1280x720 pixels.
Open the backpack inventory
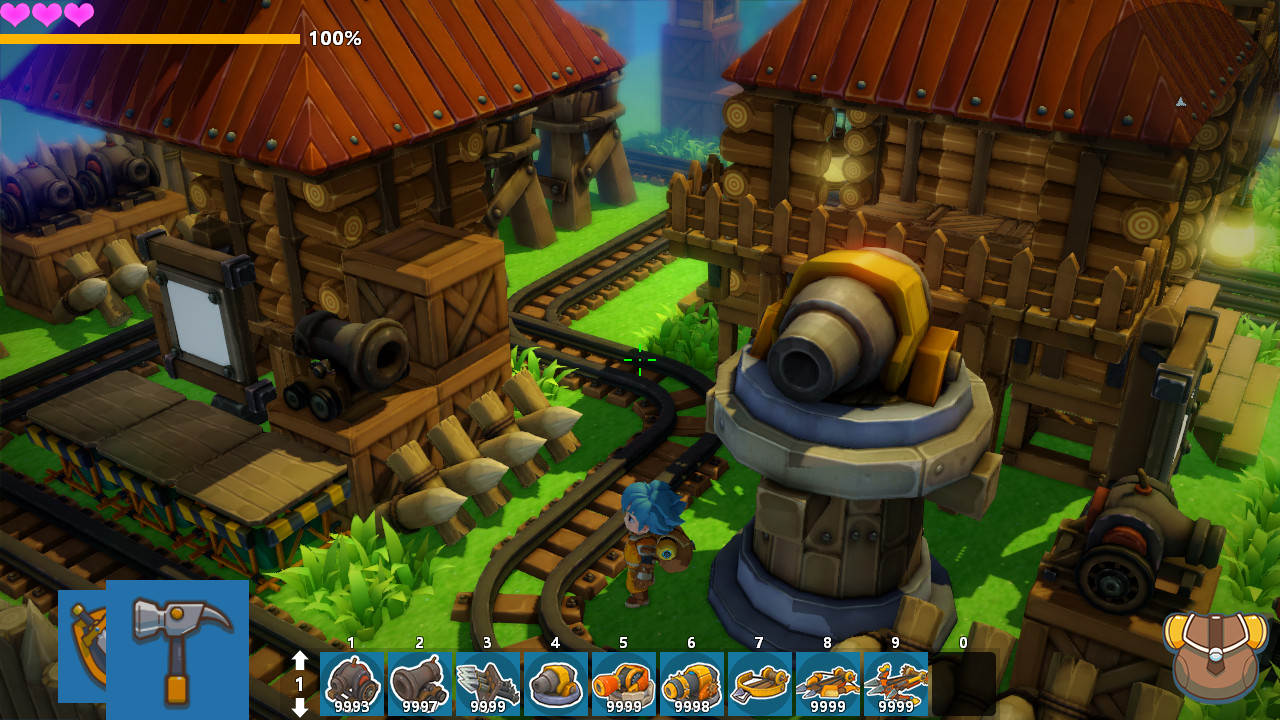pyautogui.click(x=1215, y=655)
